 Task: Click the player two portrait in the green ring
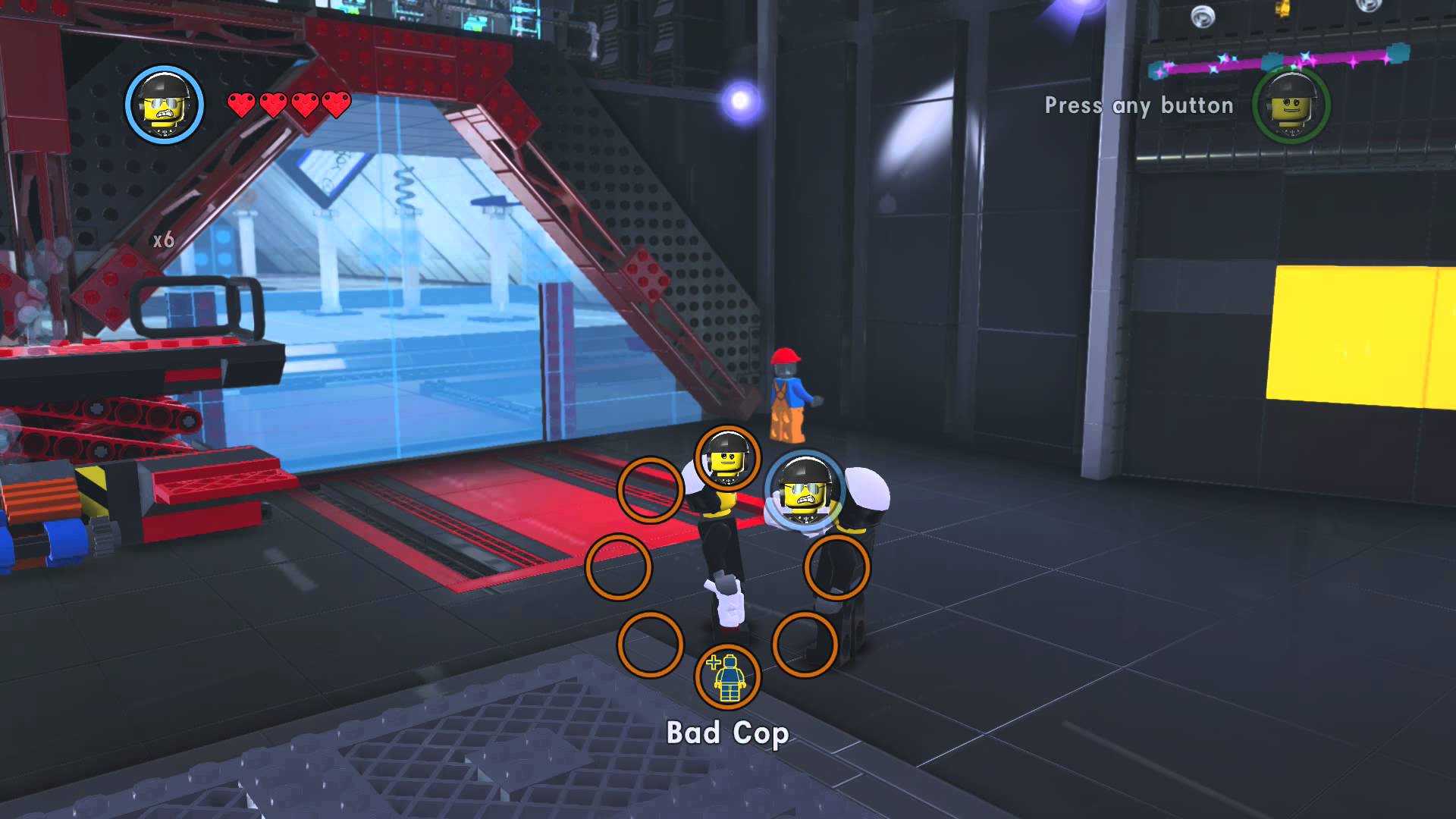point(1290,105)
